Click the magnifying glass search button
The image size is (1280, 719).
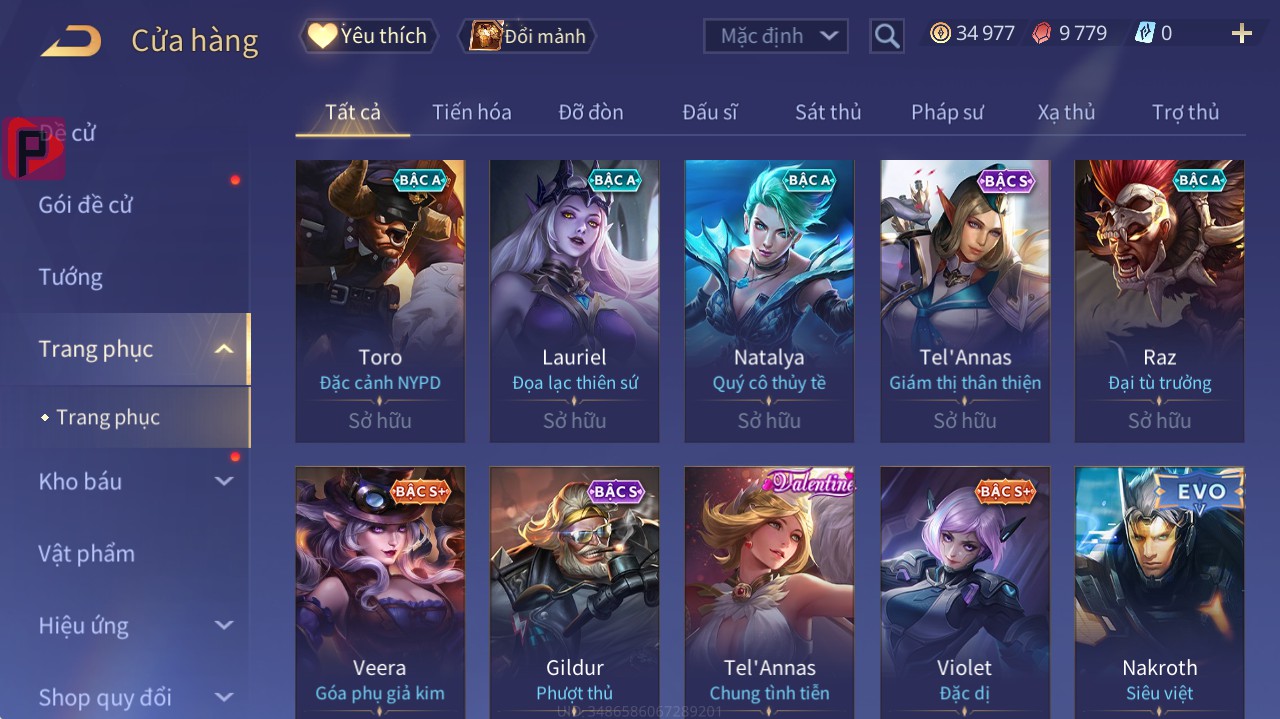pos(886,36)
